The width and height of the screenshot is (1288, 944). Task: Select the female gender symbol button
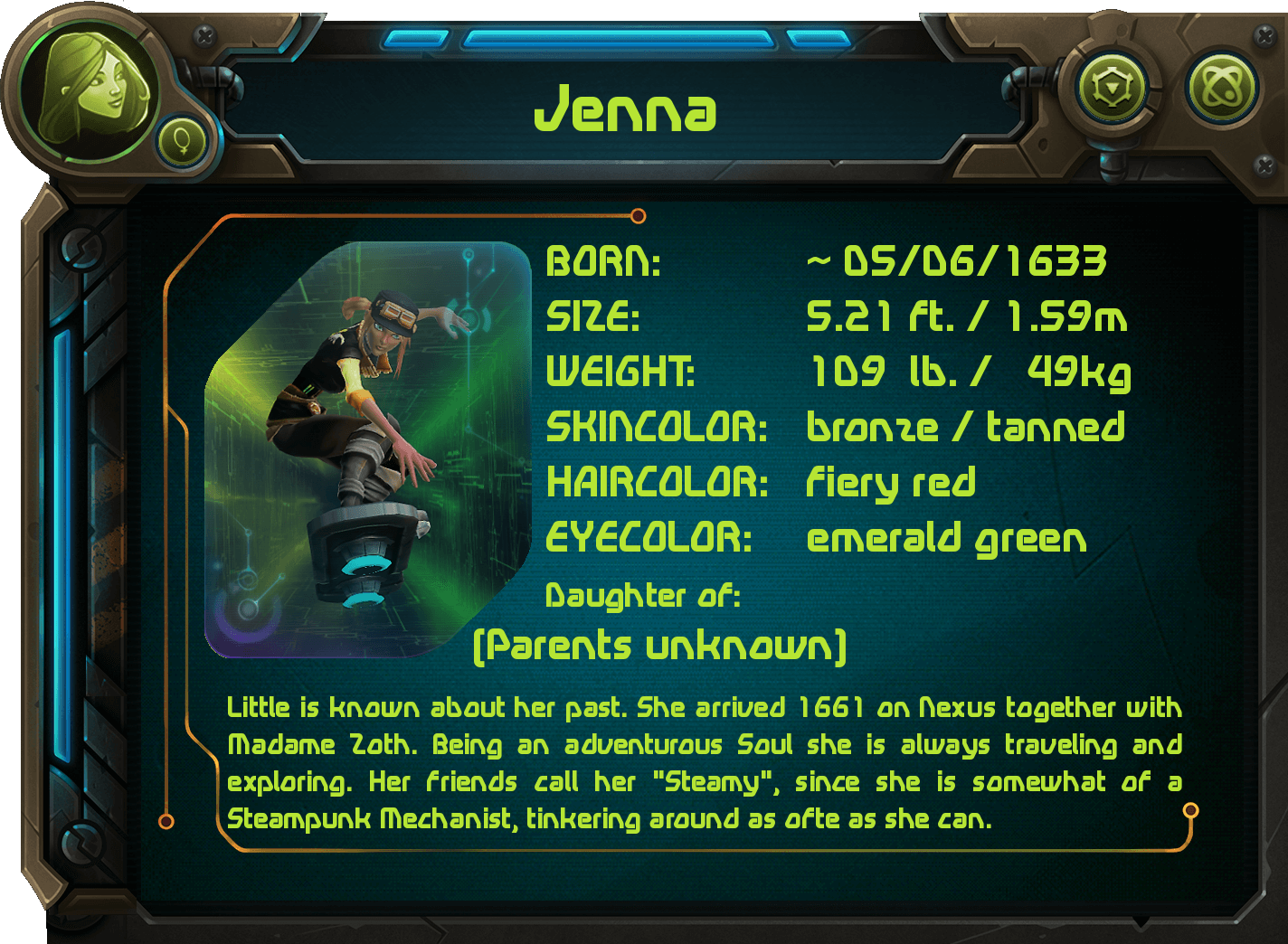click(181, 142)
